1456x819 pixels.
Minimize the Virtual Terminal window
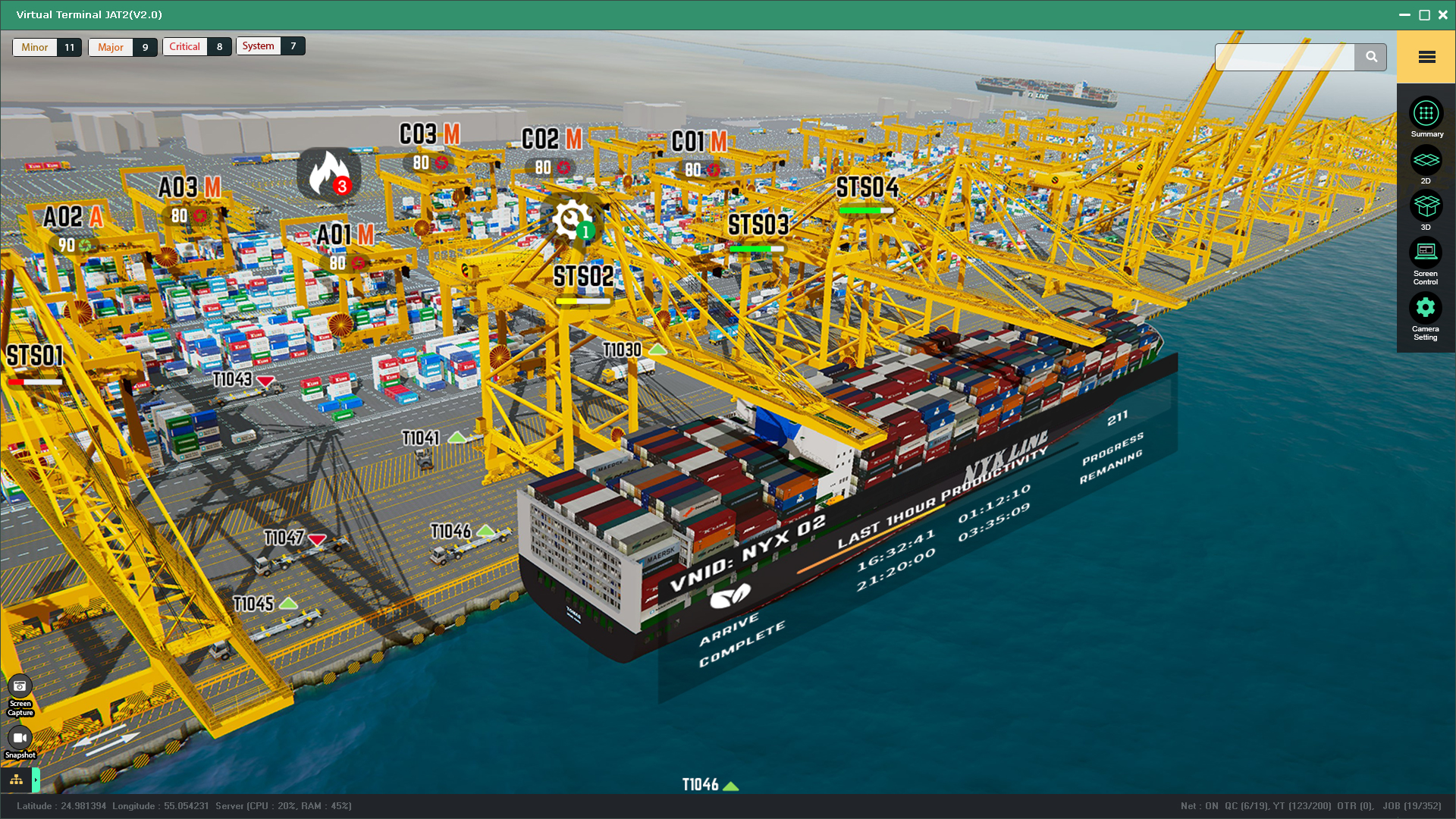(1404, 14)
